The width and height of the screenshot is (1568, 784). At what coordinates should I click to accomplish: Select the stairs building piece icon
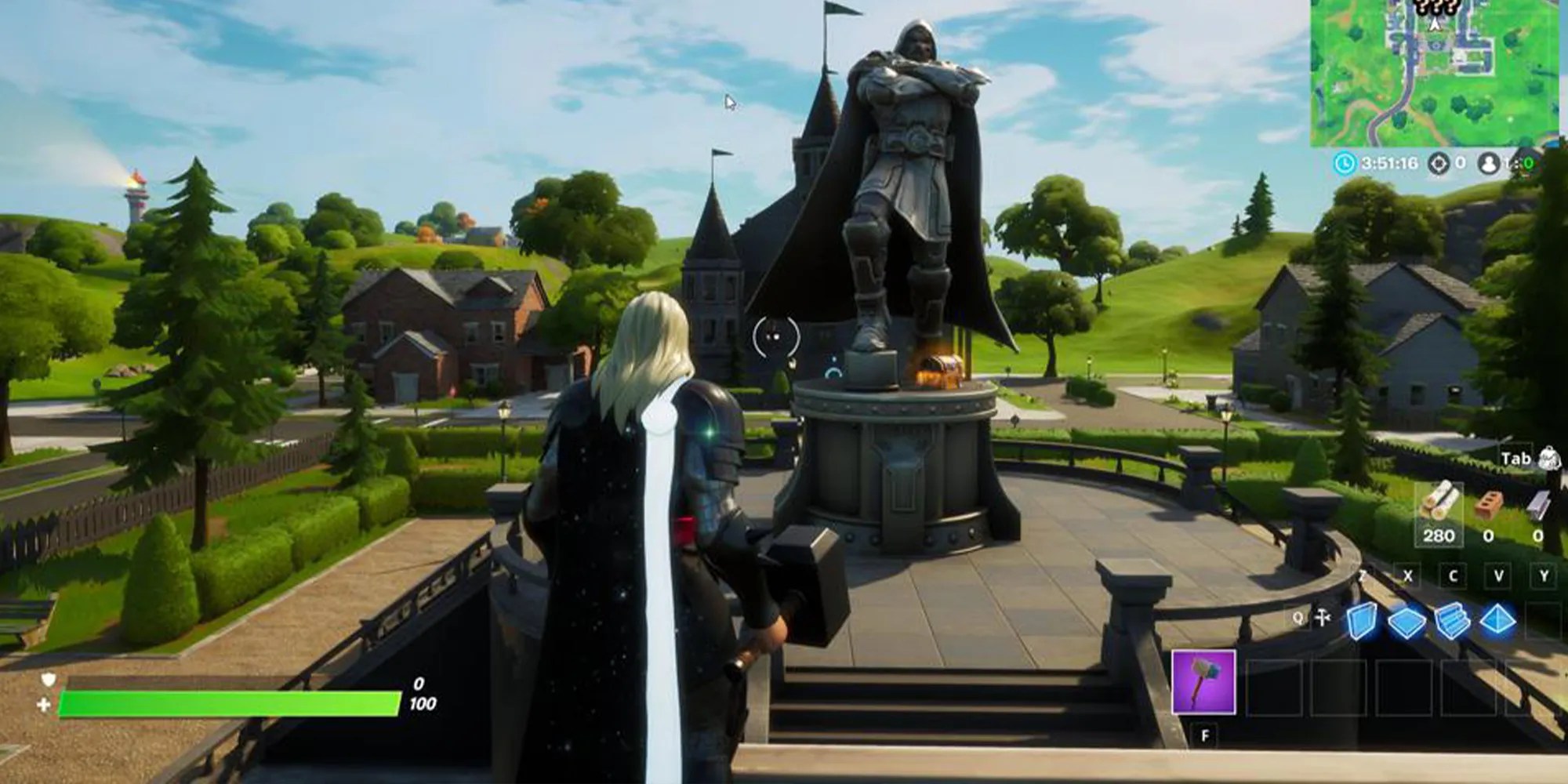click(x=1452, y=618)
